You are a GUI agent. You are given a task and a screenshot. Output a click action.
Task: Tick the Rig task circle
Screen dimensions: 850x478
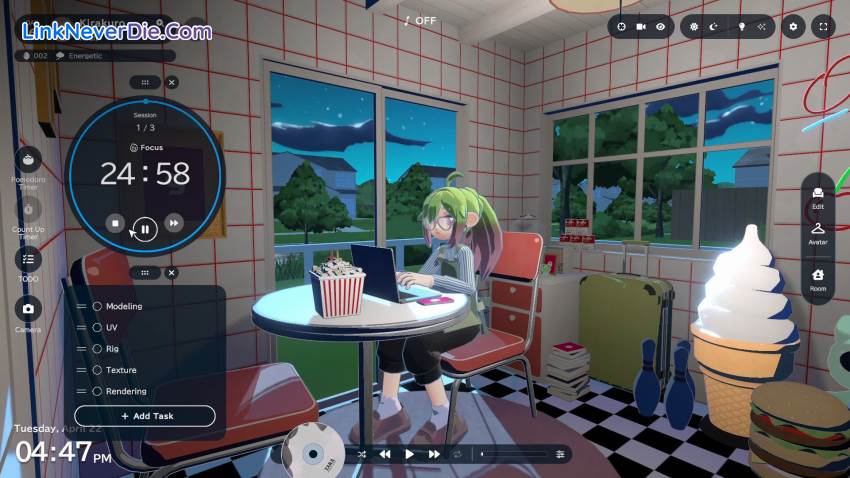[98, 349]
